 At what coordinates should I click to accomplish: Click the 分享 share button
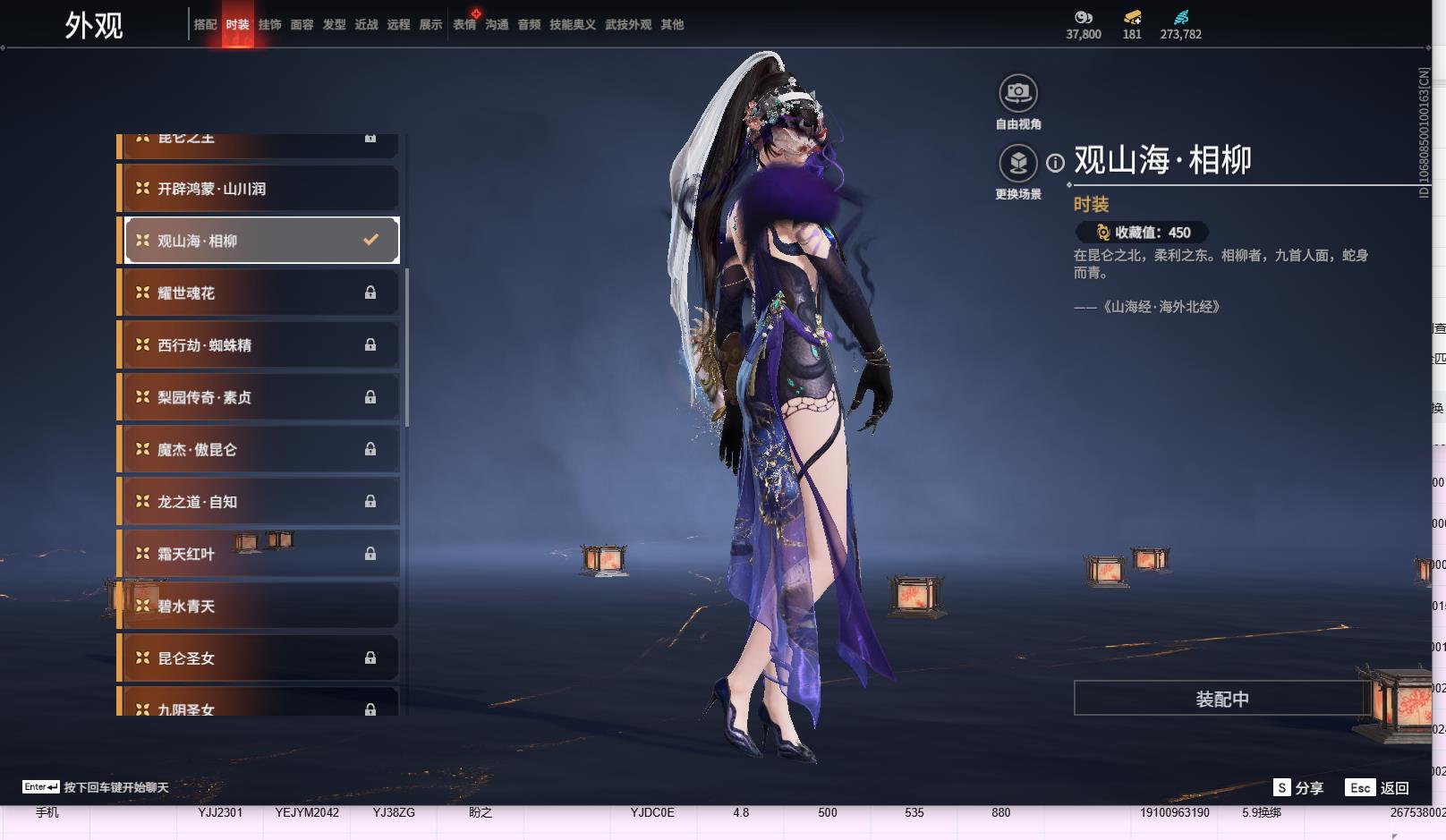pos(1298,787)
